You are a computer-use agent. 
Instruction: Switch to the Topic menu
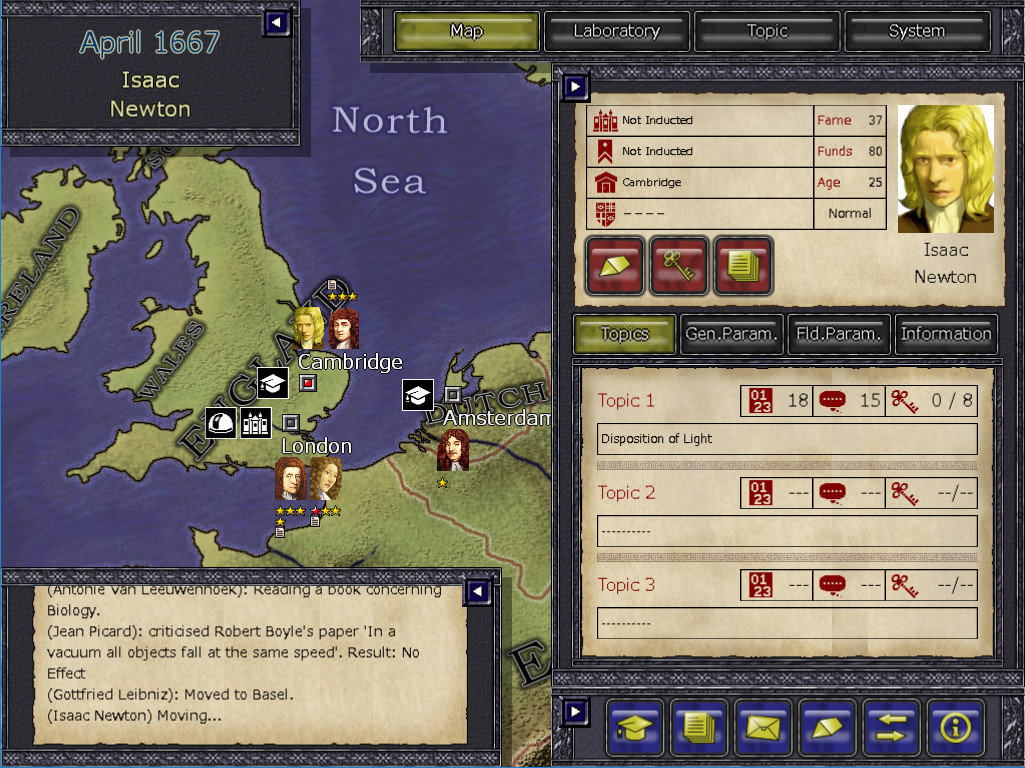coord(767,31)
